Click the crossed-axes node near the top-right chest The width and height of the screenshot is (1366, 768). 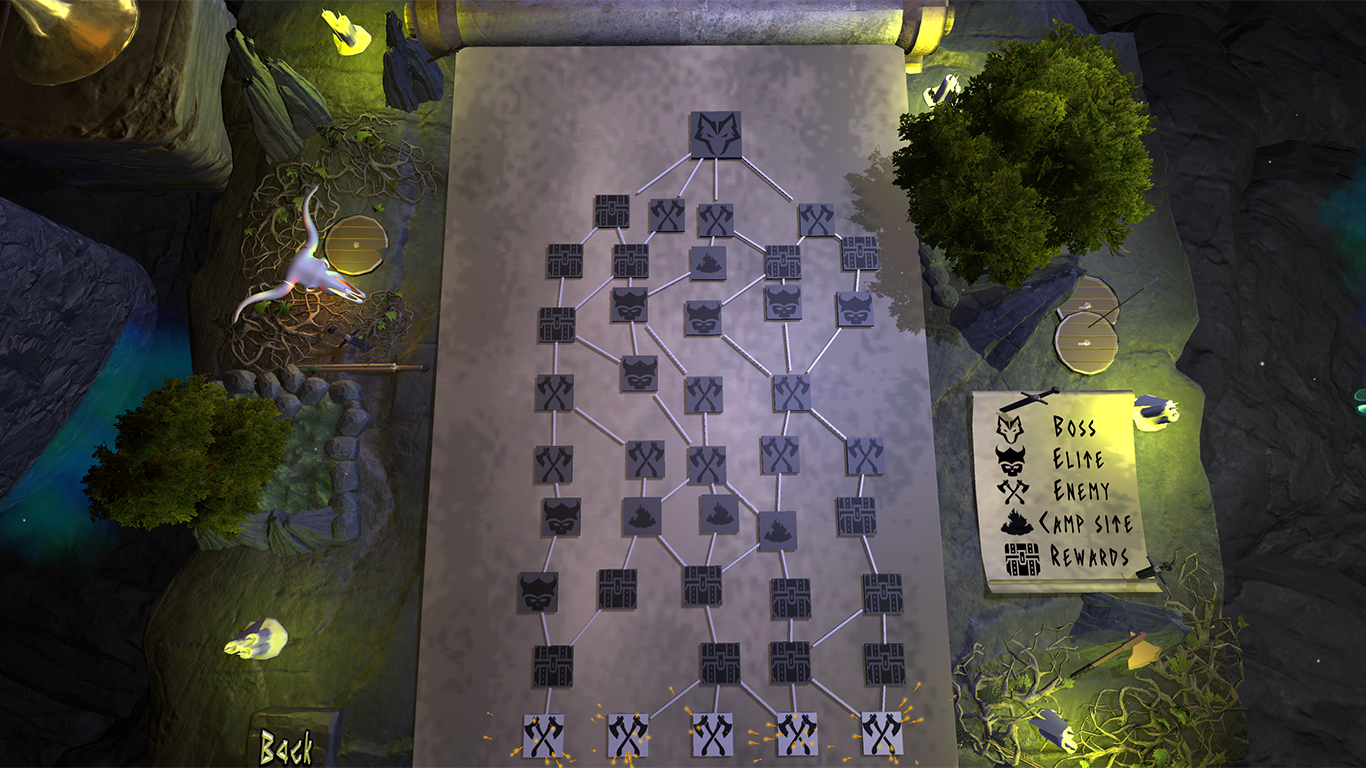click(x=816, y=217)
